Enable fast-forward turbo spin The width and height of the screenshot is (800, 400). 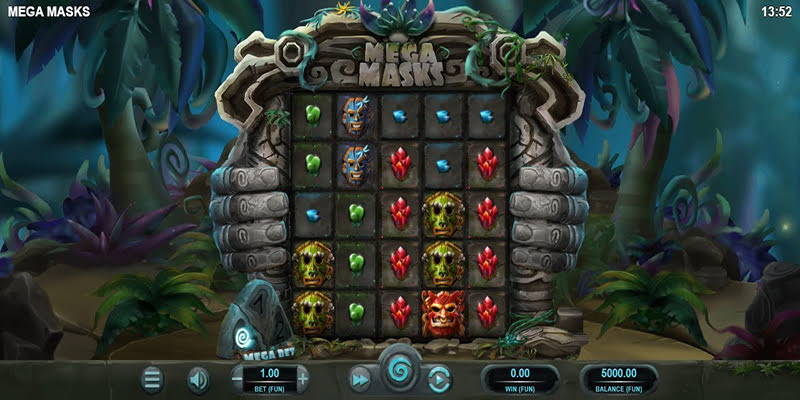coord(359,380)
